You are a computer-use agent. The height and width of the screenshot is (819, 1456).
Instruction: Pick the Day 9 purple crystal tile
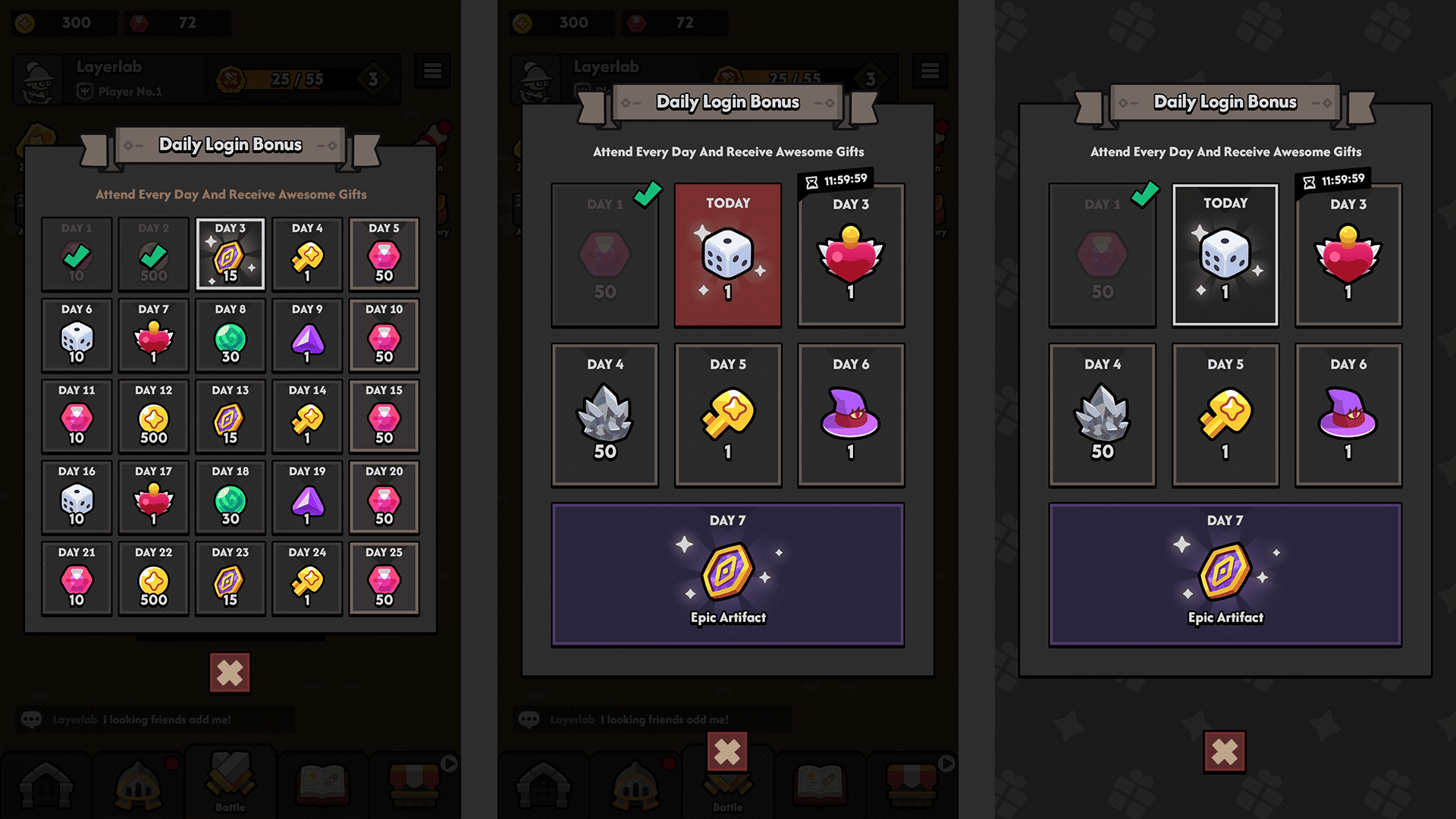pyautogui.click(x=307, y=335)
